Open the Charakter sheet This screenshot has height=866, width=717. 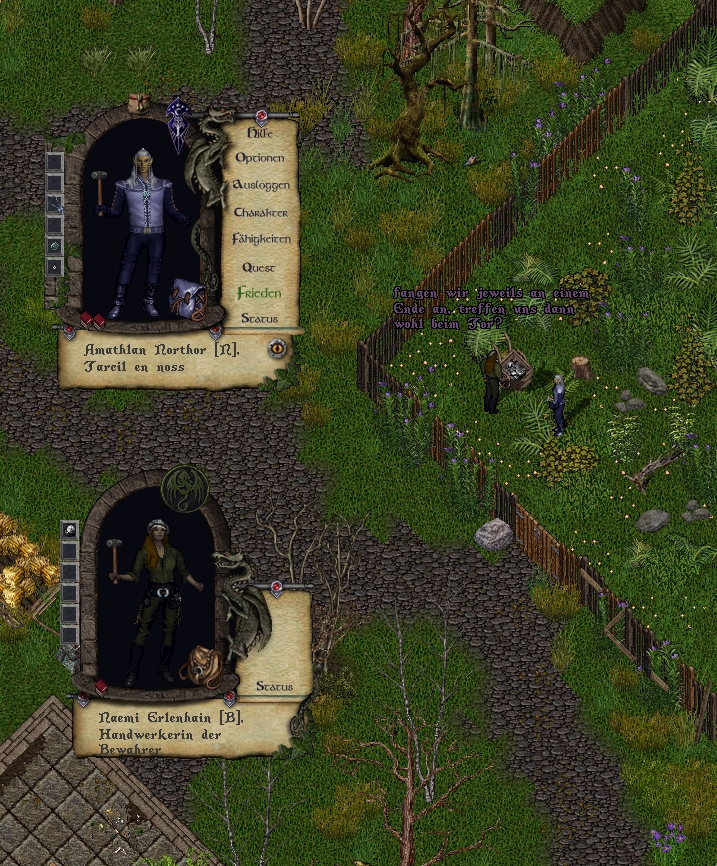coord(261,212)
